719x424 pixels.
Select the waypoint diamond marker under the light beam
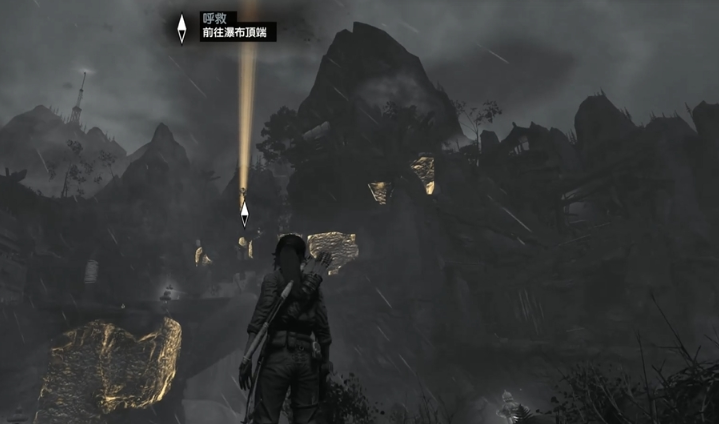coord(244,213)
